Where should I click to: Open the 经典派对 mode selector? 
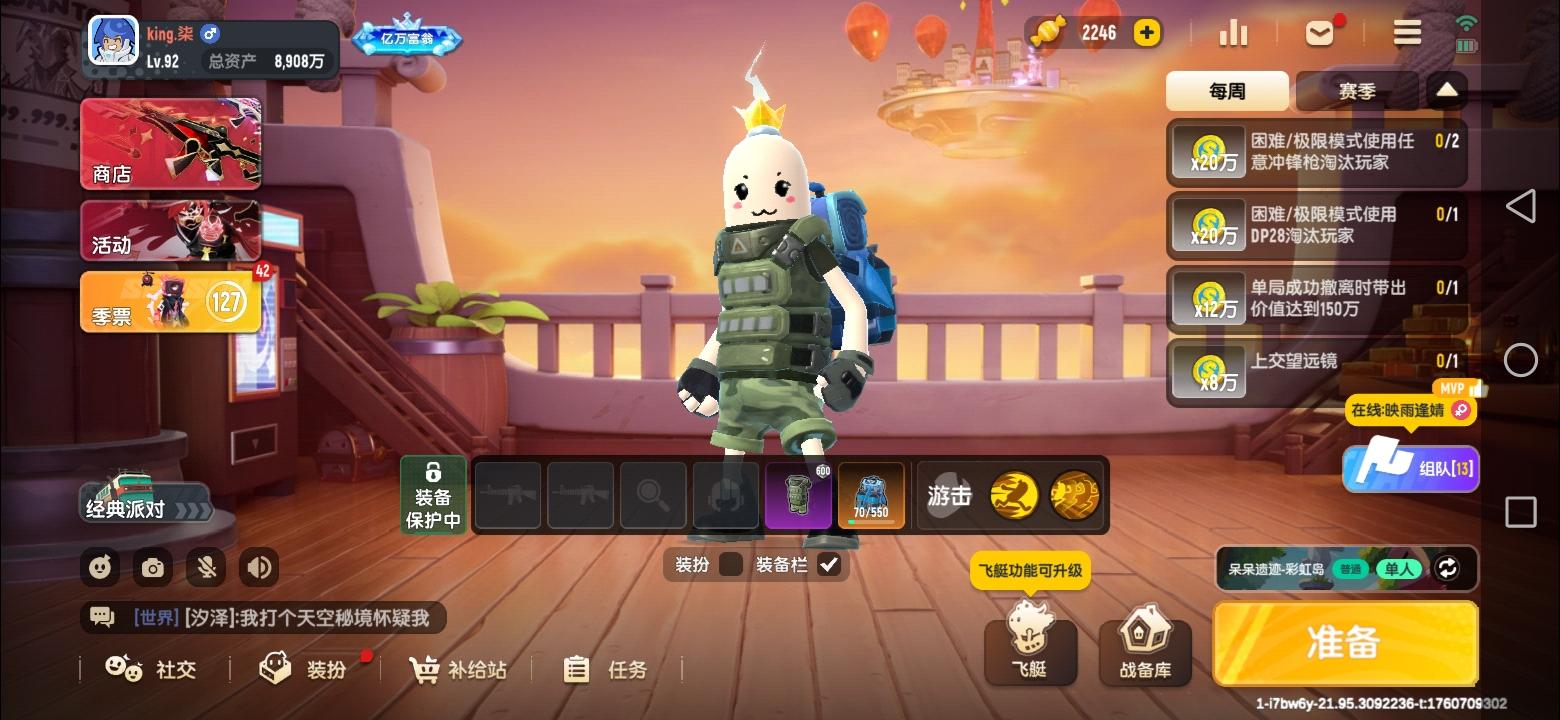point(146,504)
